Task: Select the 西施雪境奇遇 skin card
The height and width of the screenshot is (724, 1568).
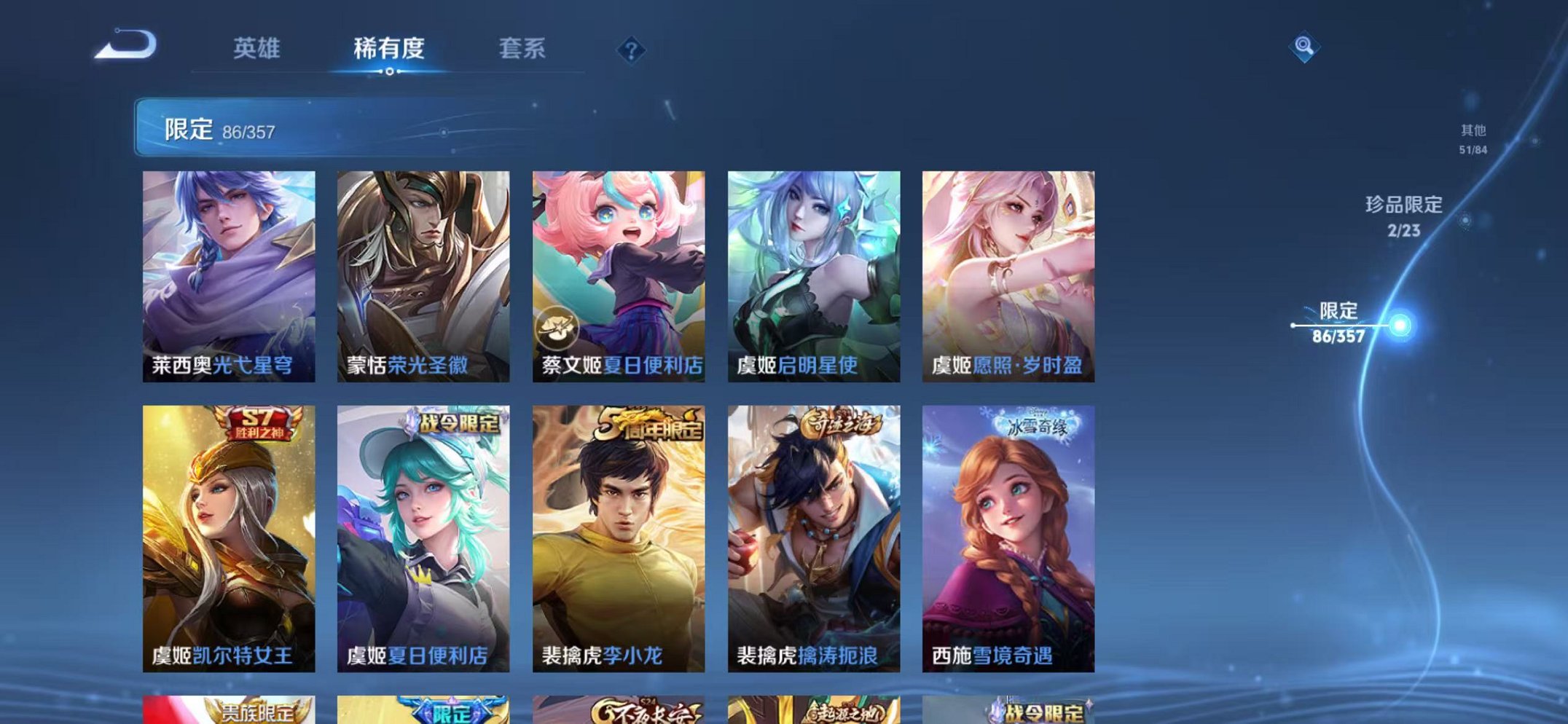Action: tap(1013, 539)
